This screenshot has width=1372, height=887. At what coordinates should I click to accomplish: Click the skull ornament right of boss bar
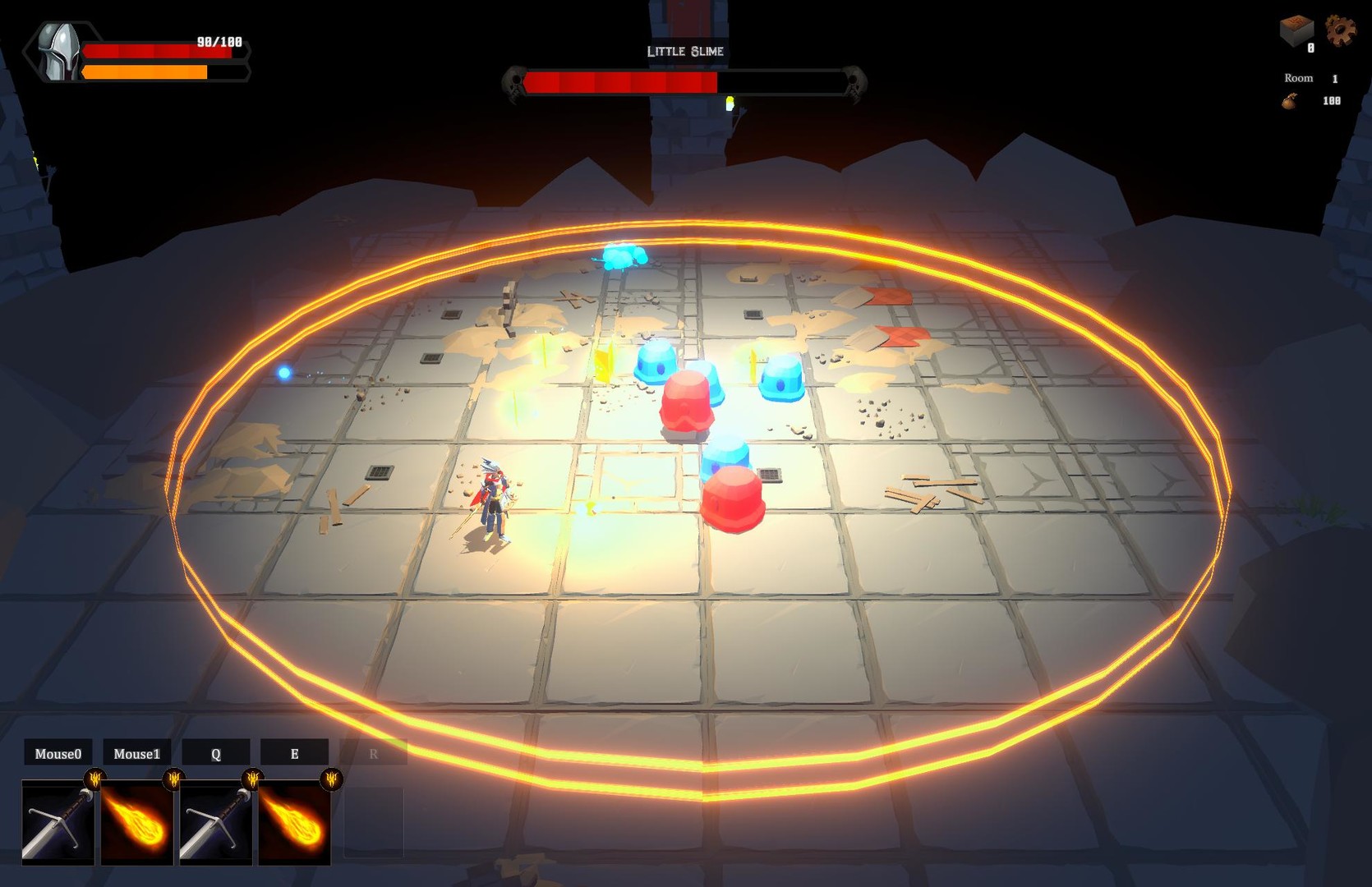click(x=856, y=82)
